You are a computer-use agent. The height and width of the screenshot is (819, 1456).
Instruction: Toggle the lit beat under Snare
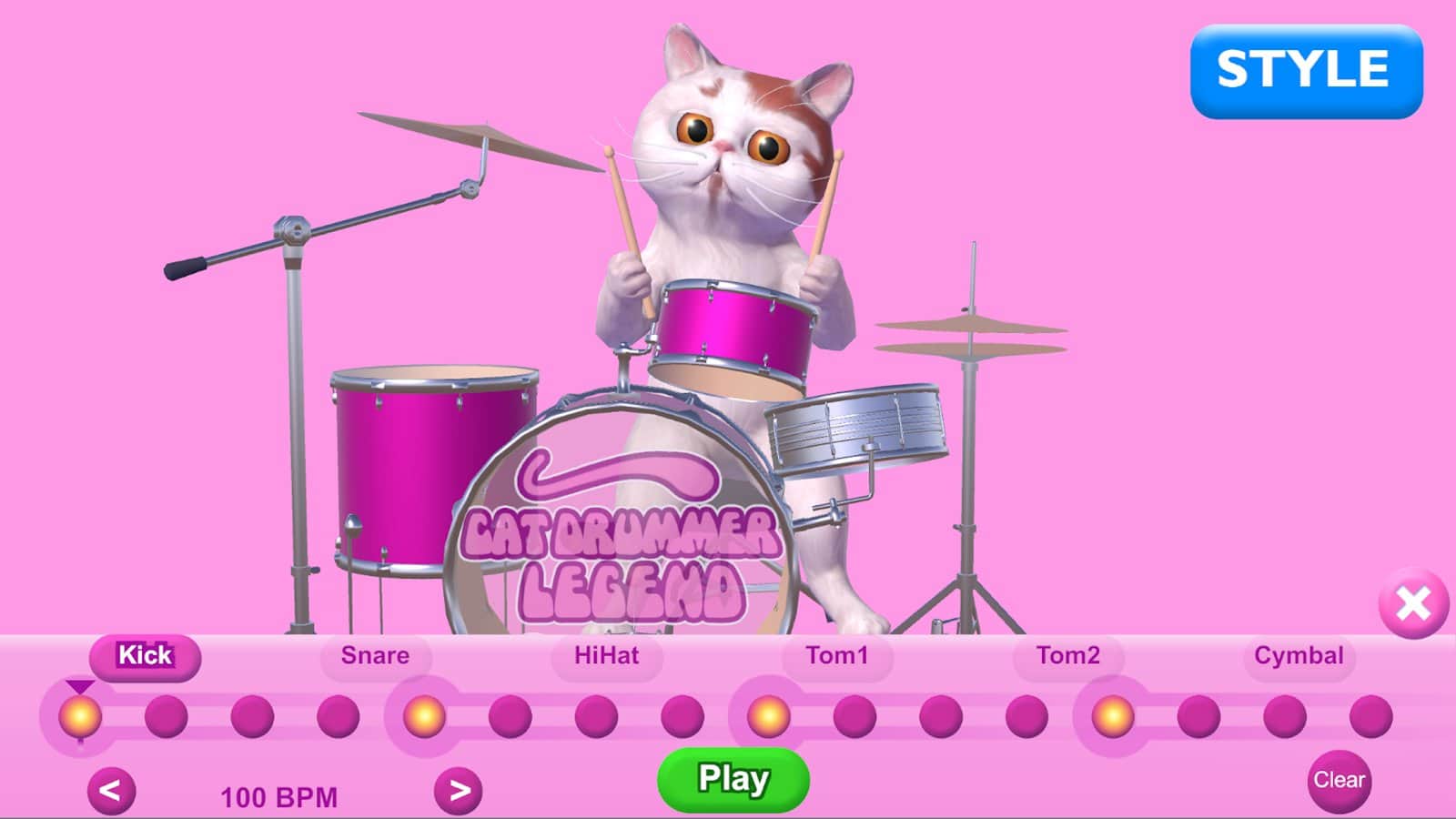tap(423, 718)
